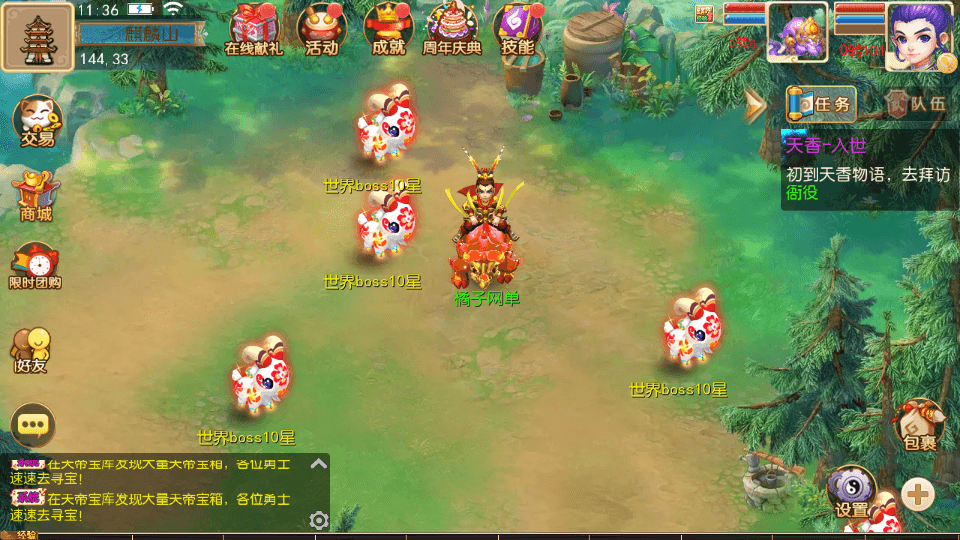
Task: Open the 技能 skills book
Action: tap(518, 28)
